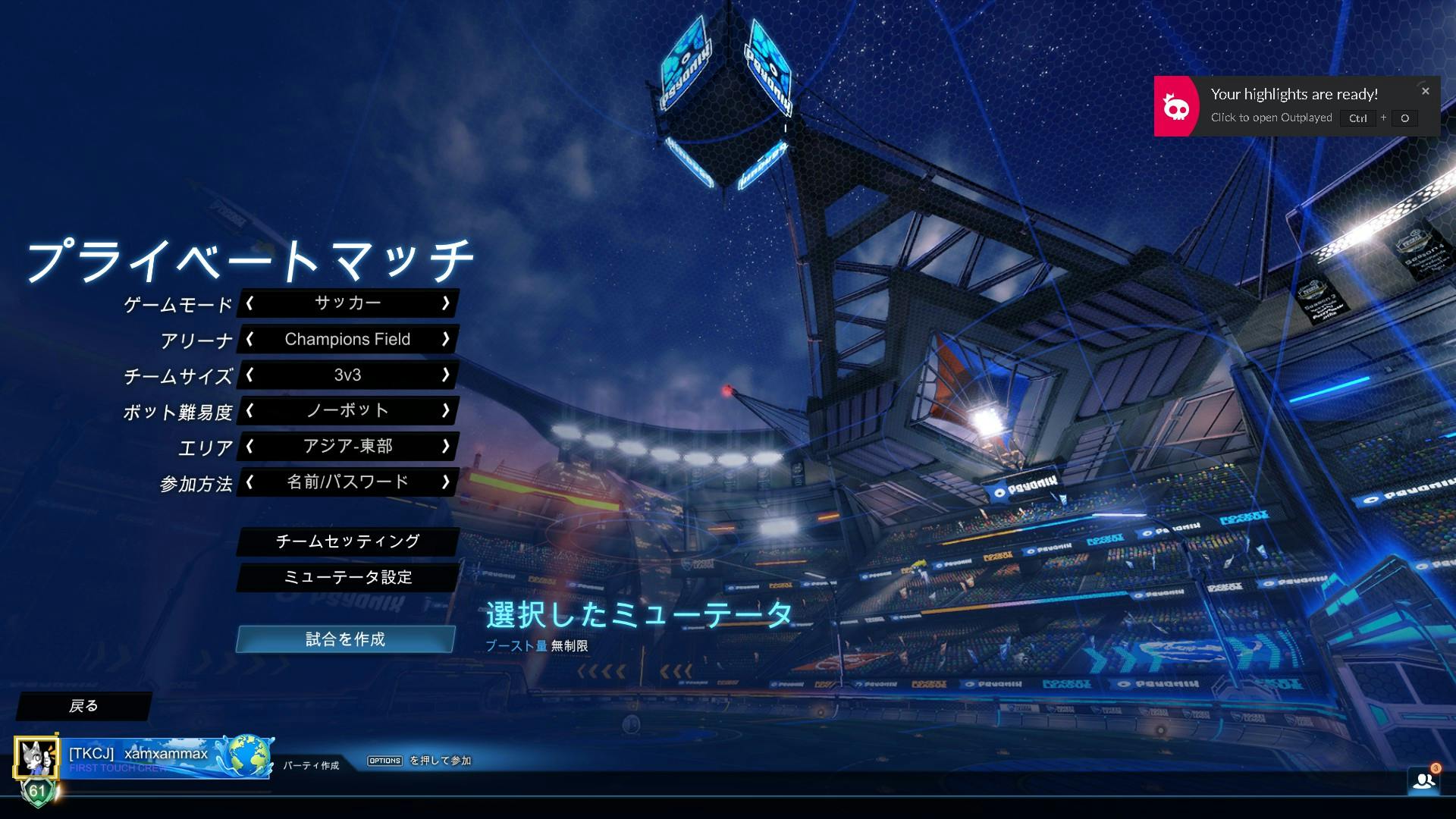Viewport: 1456px width, 819px height.
Task: Click the cat avatar portrait
Action: tap(36, 757)
